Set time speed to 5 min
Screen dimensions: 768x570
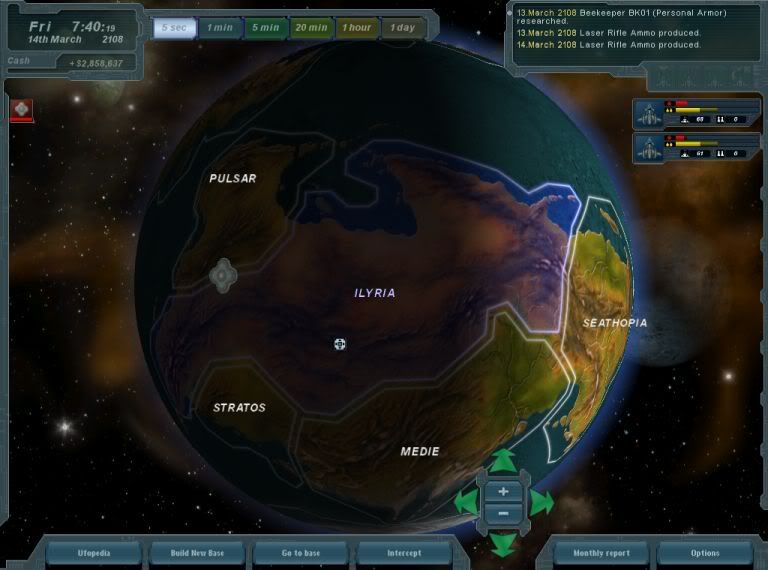[265, 28]
